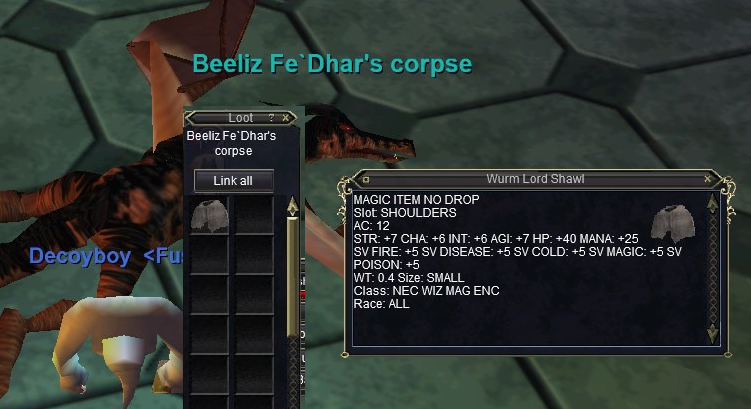Close the Loot window
Screen dimensions: 751x409
pos(286,118)
